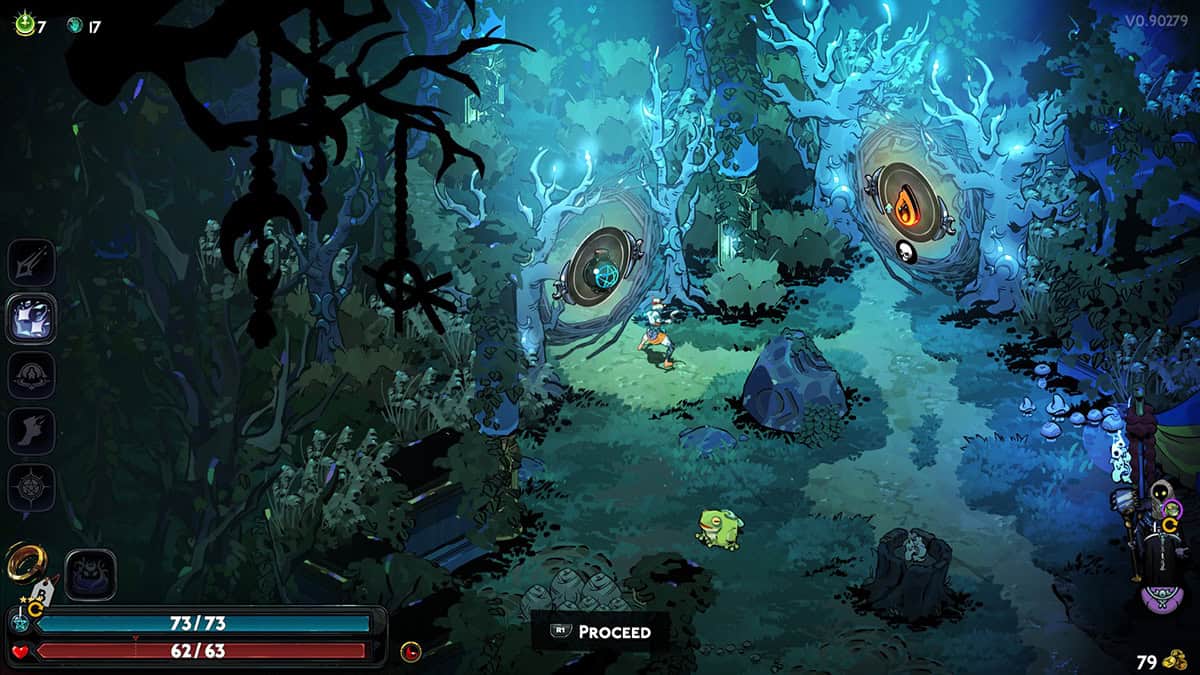
Task: Select the Attack boon slot with blade icon
Action: (x=32, y=263)
